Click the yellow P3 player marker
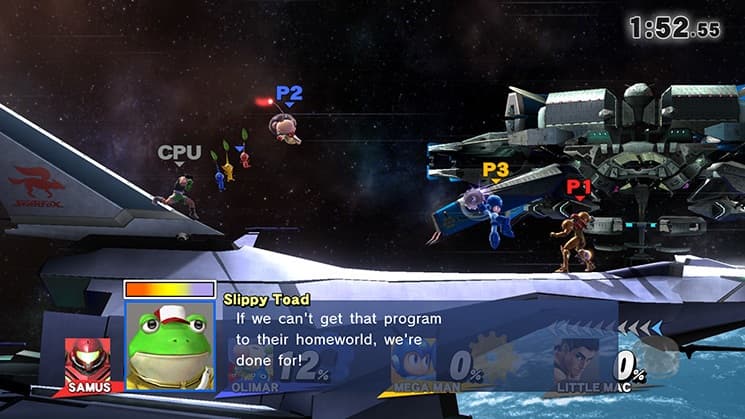This screenshot has height=419, width=745. tap(495, 171)
